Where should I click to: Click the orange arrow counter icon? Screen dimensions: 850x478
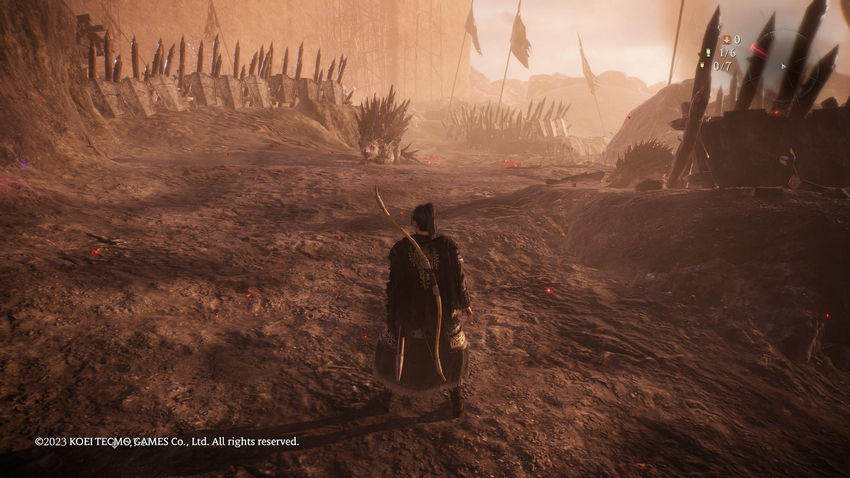725,40
